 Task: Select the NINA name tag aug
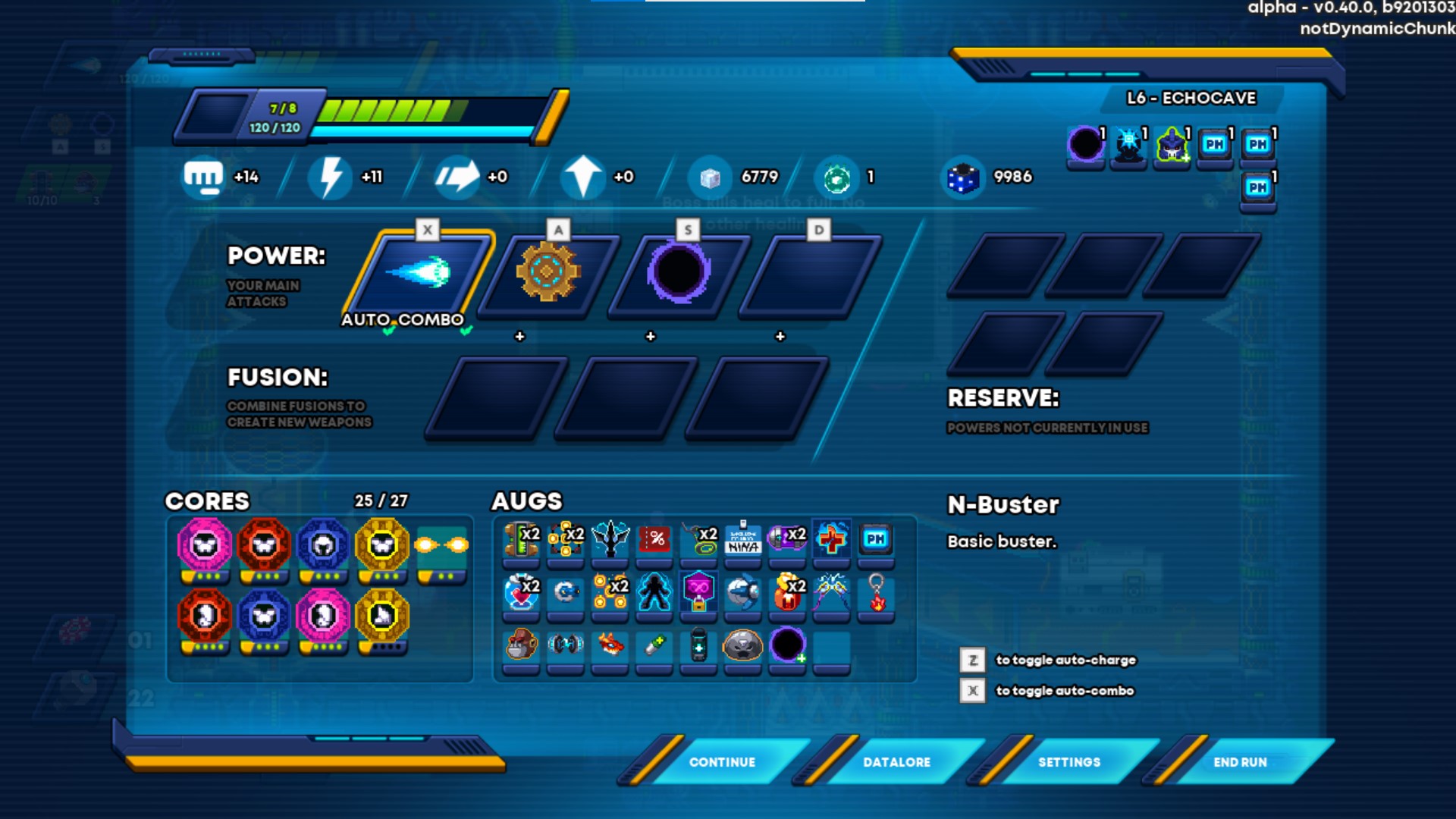743,540
